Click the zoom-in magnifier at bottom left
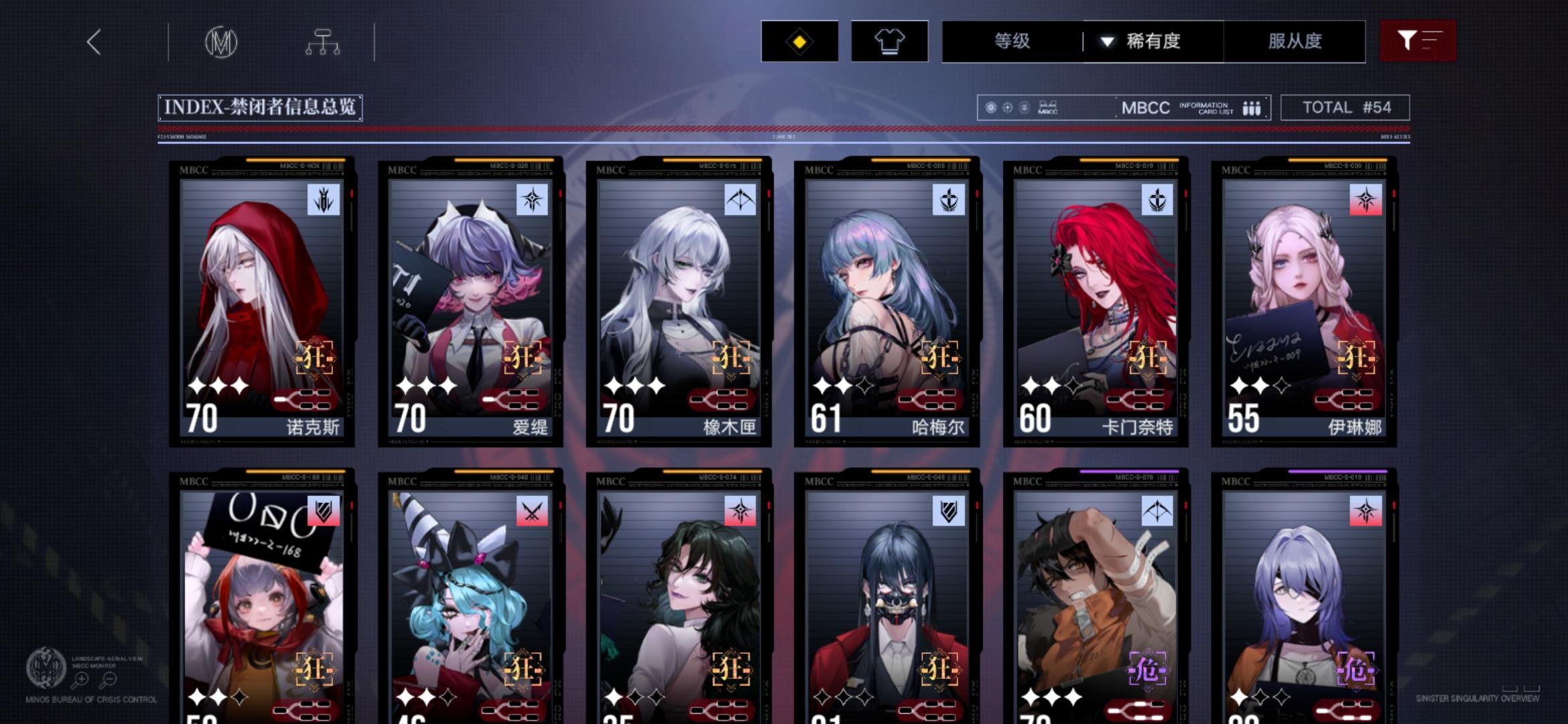 (x=80, y=678)
